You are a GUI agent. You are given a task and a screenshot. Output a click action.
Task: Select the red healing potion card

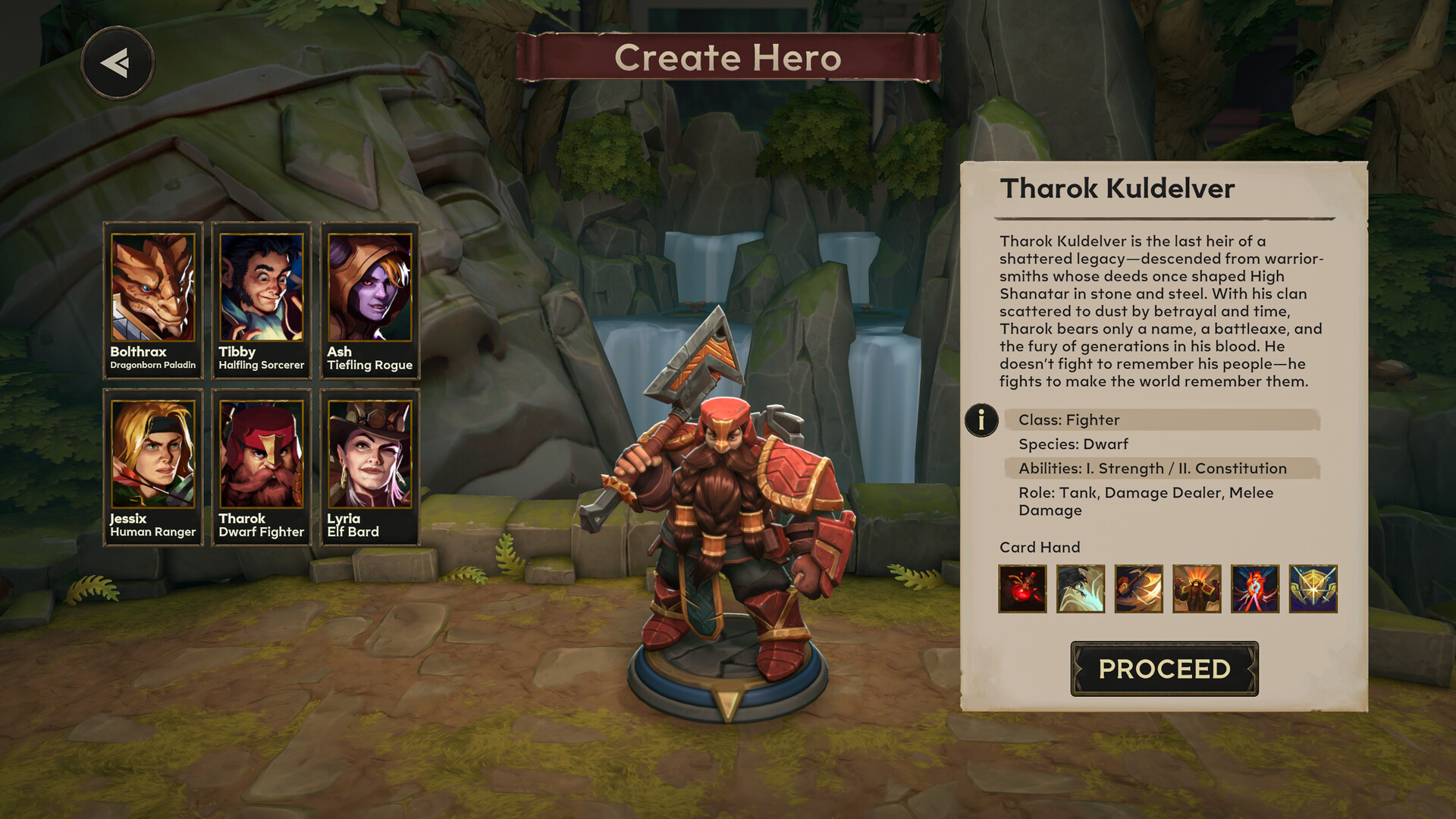pyautogui.click(x=1022, y=588)
